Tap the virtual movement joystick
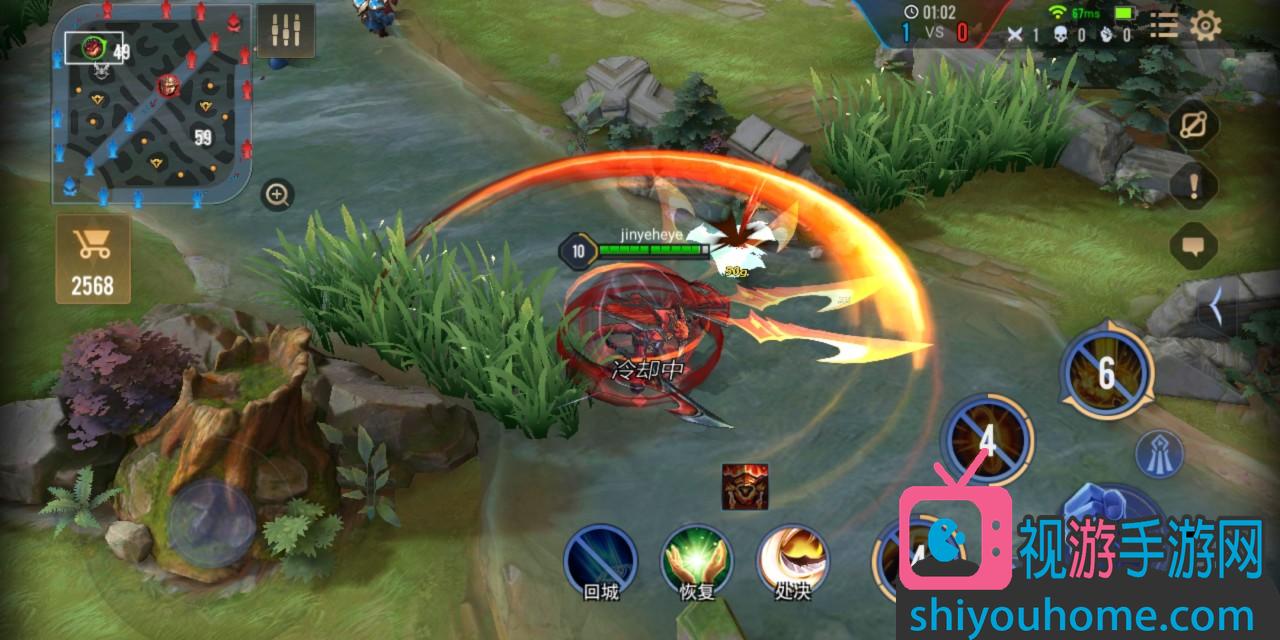 pyautogui.click(x=211, y=521)
